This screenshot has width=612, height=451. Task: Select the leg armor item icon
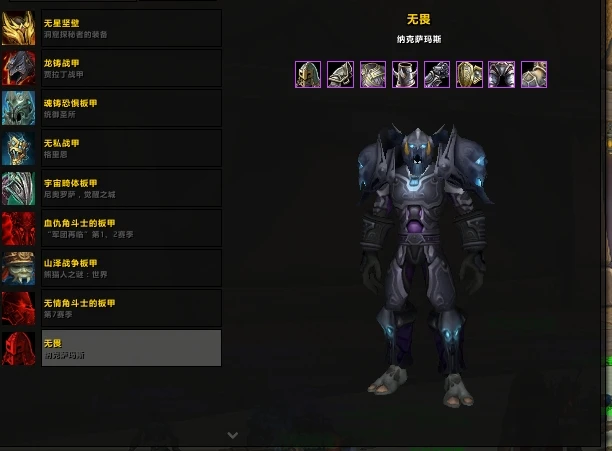(x=501, y=75)
